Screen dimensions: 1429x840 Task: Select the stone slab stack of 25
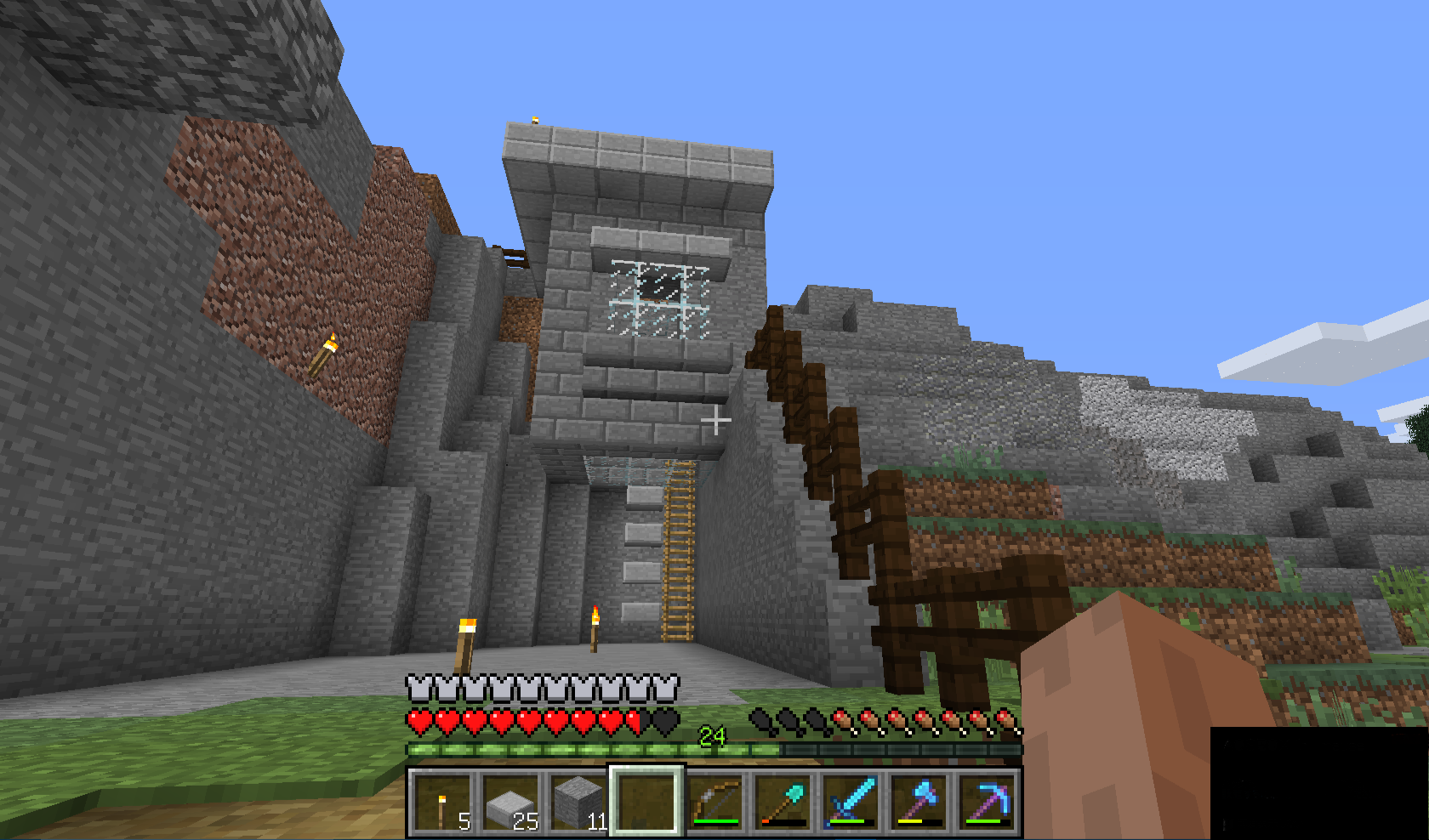pos(510,803)
